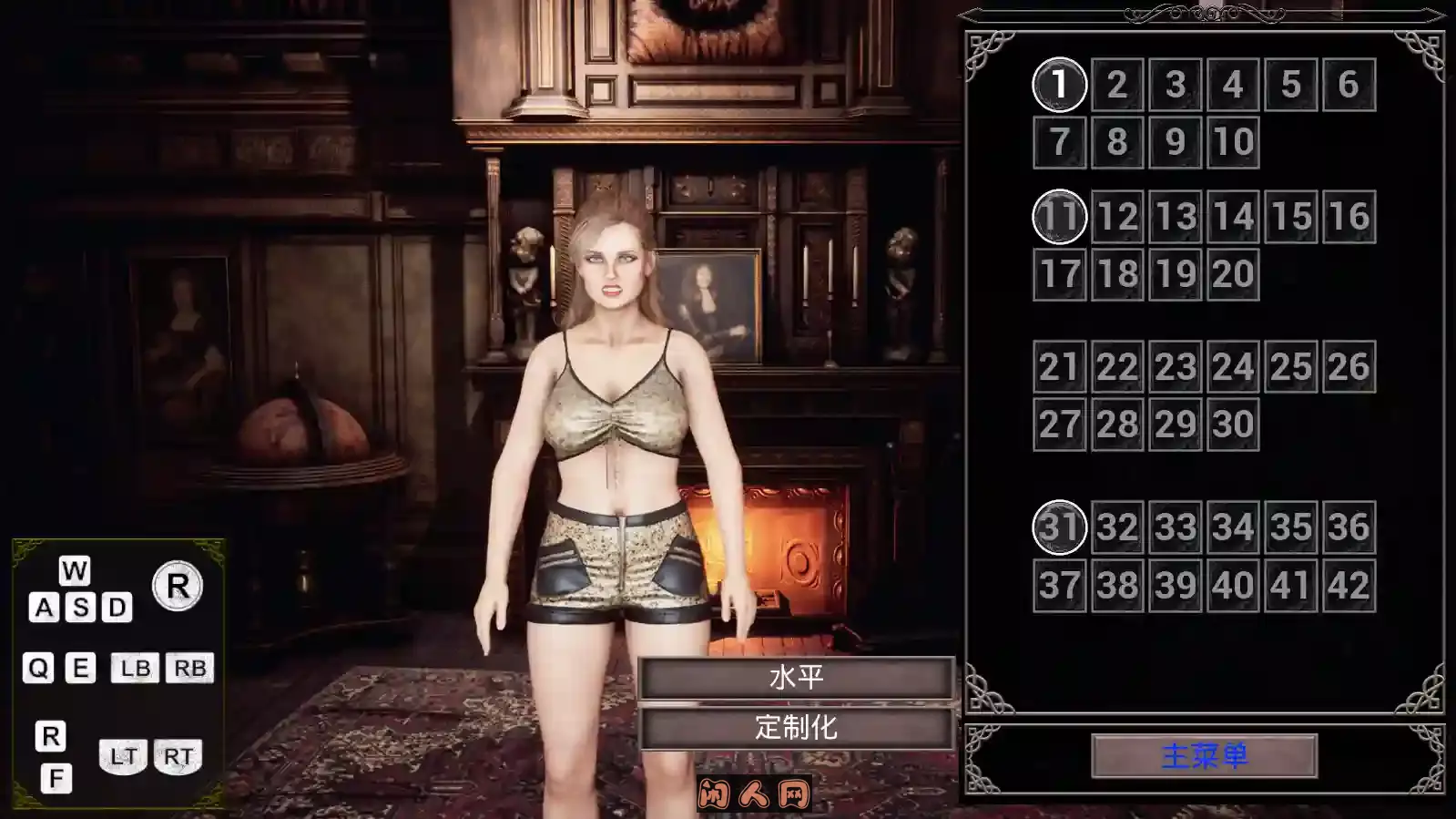Screen dimensions: 1456x819
Task: Select level tile number 38
Action: pyautogui.click(x=1117, y=585)
